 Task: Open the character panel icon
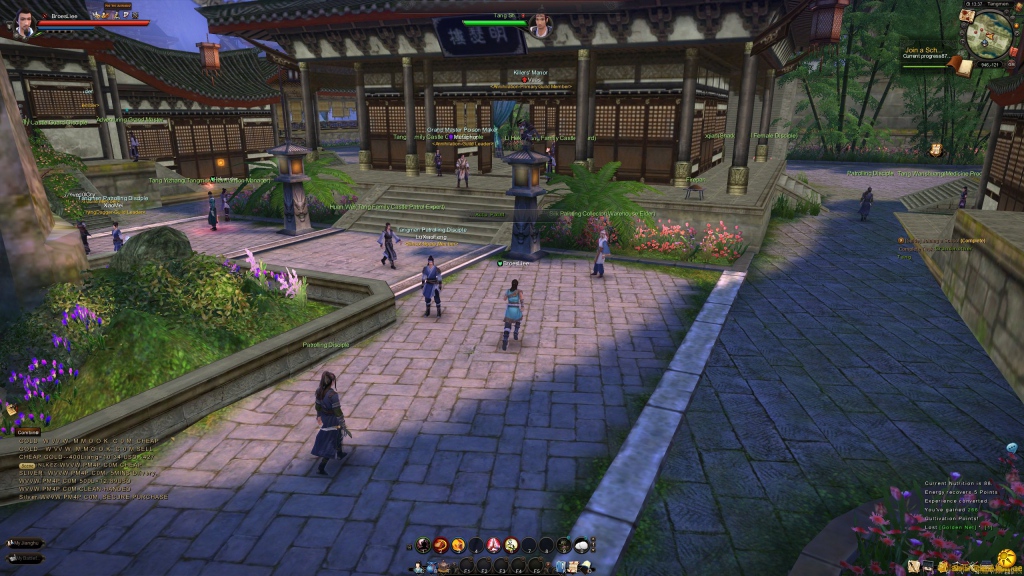420,567
